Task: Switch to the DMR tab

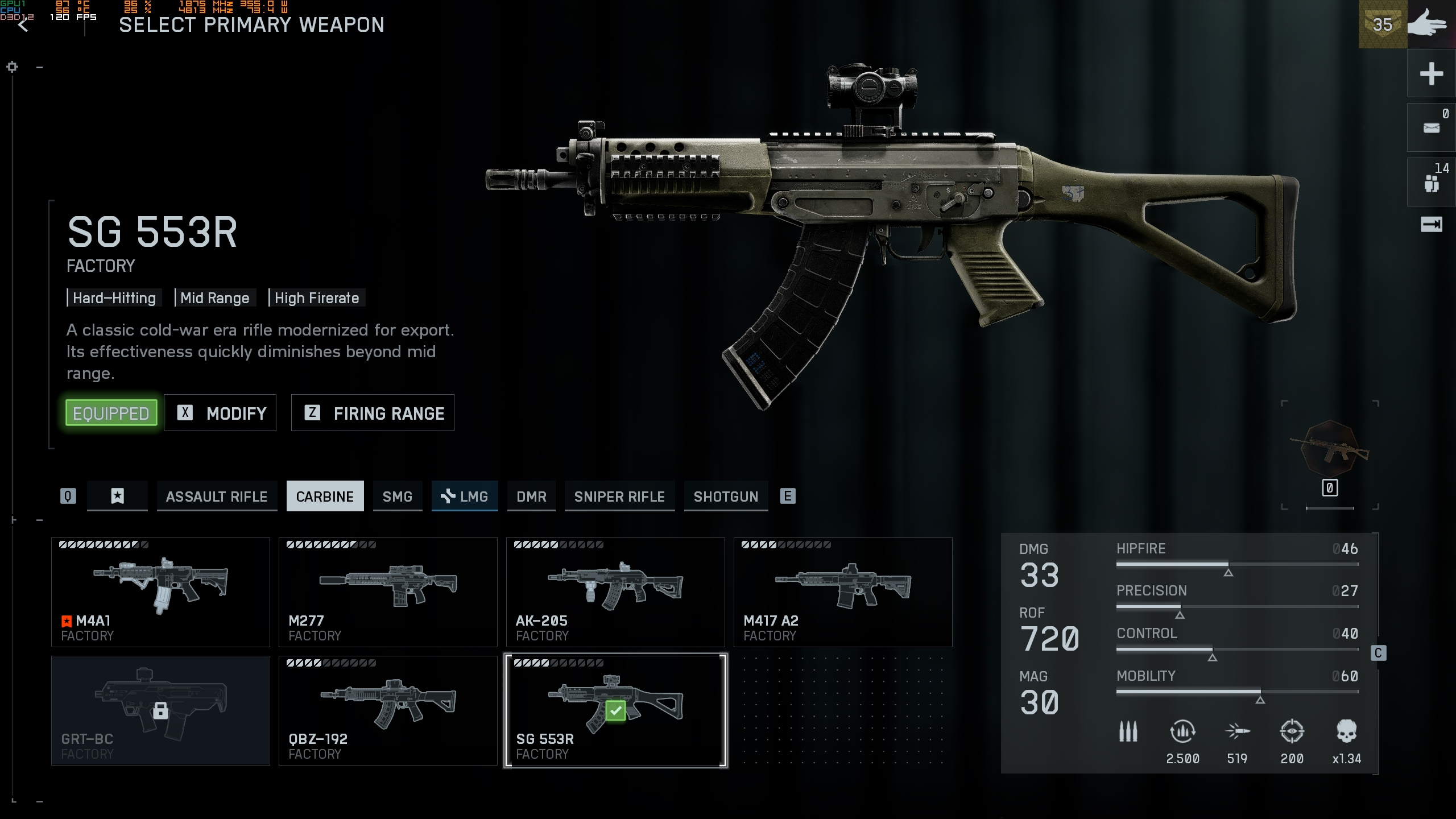Action: (531, 497)
